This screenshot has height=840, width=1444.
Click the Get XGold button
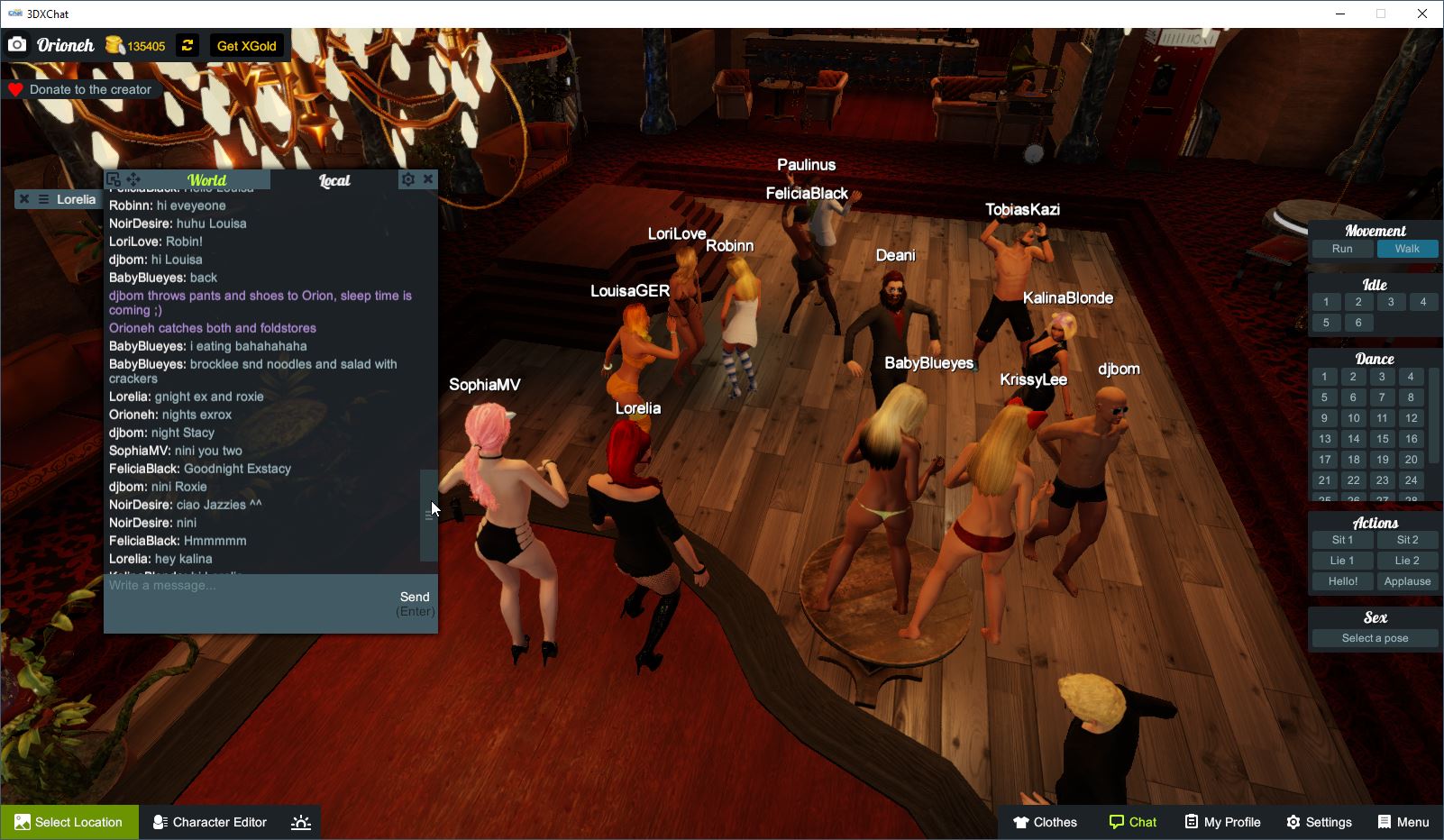[x=246, y=45]
